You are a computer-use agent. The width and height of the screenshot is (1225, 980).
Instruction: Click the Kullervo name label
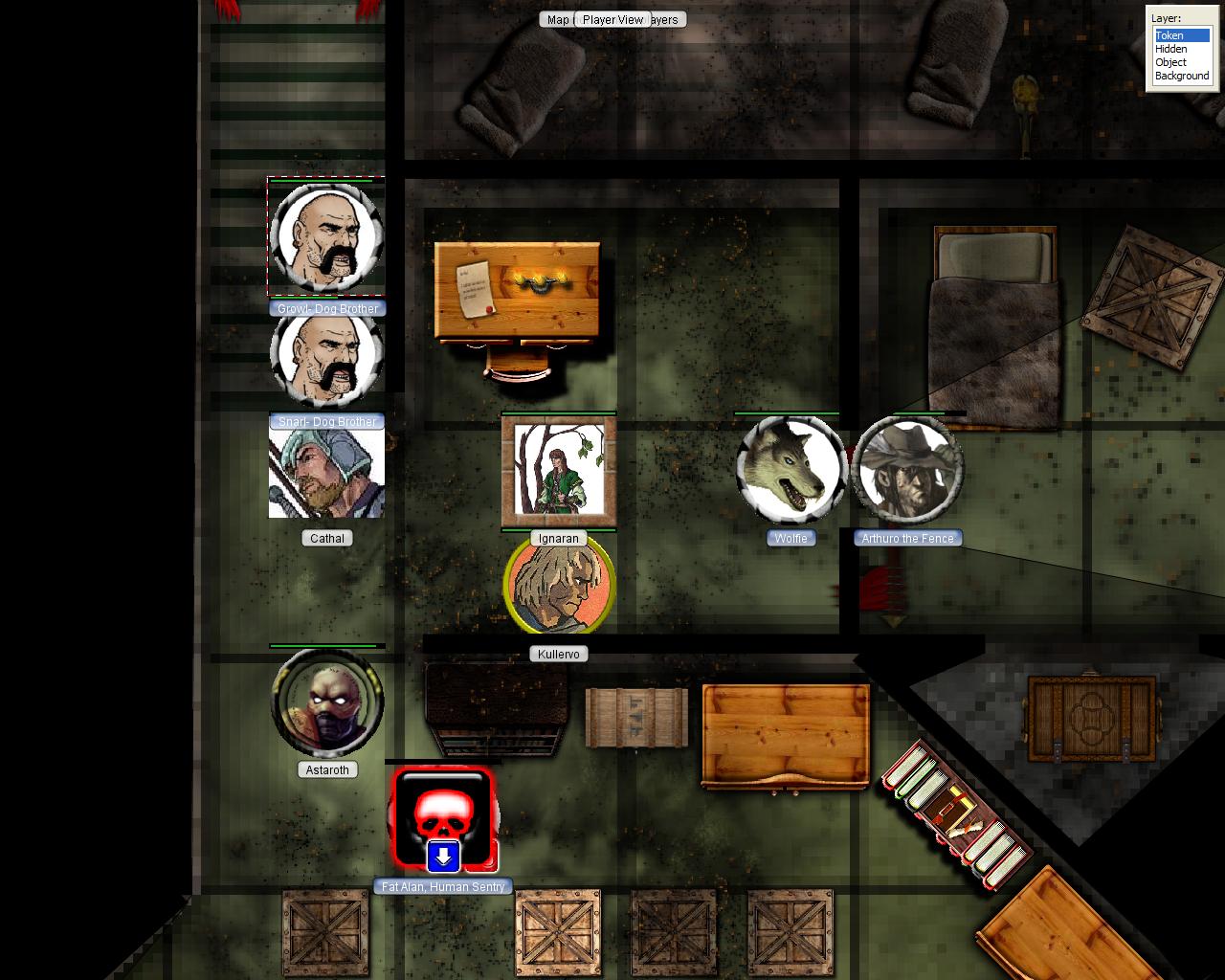(x=558, y=654)
